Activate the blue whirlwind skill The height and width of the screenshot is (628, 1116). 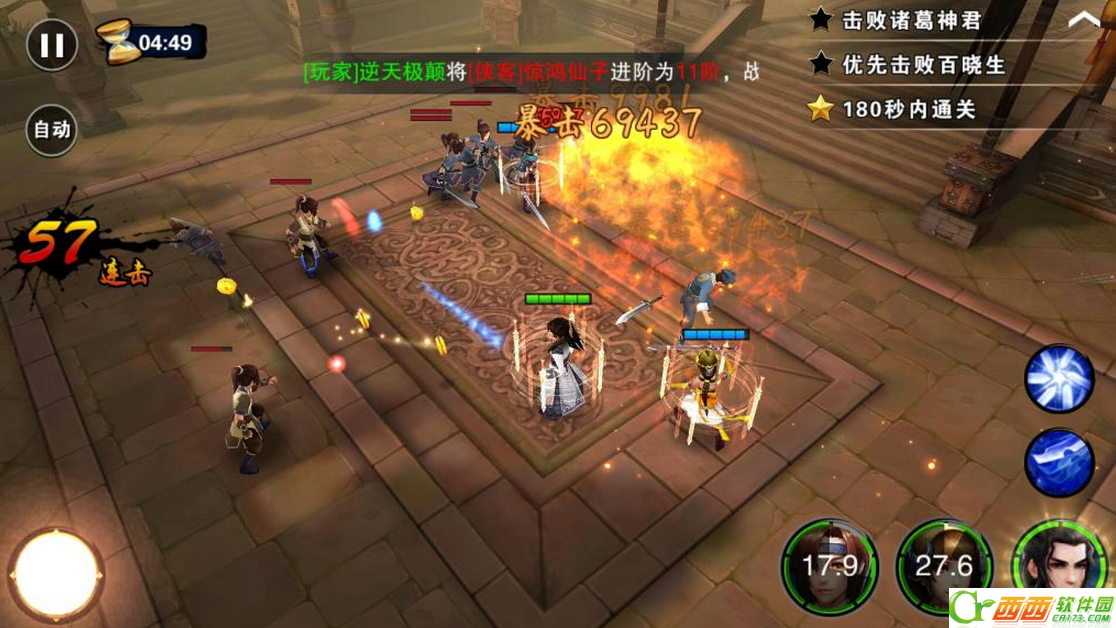click(x=1060, y=379)
